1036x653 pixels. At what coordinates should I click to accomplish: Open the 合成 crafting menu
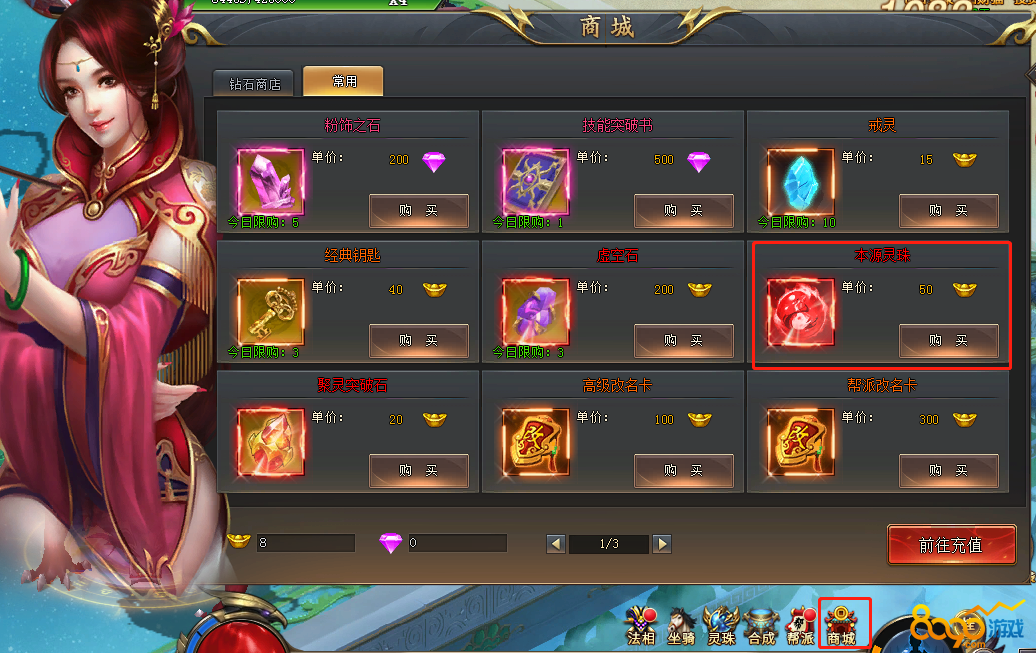tap(761, 626)
